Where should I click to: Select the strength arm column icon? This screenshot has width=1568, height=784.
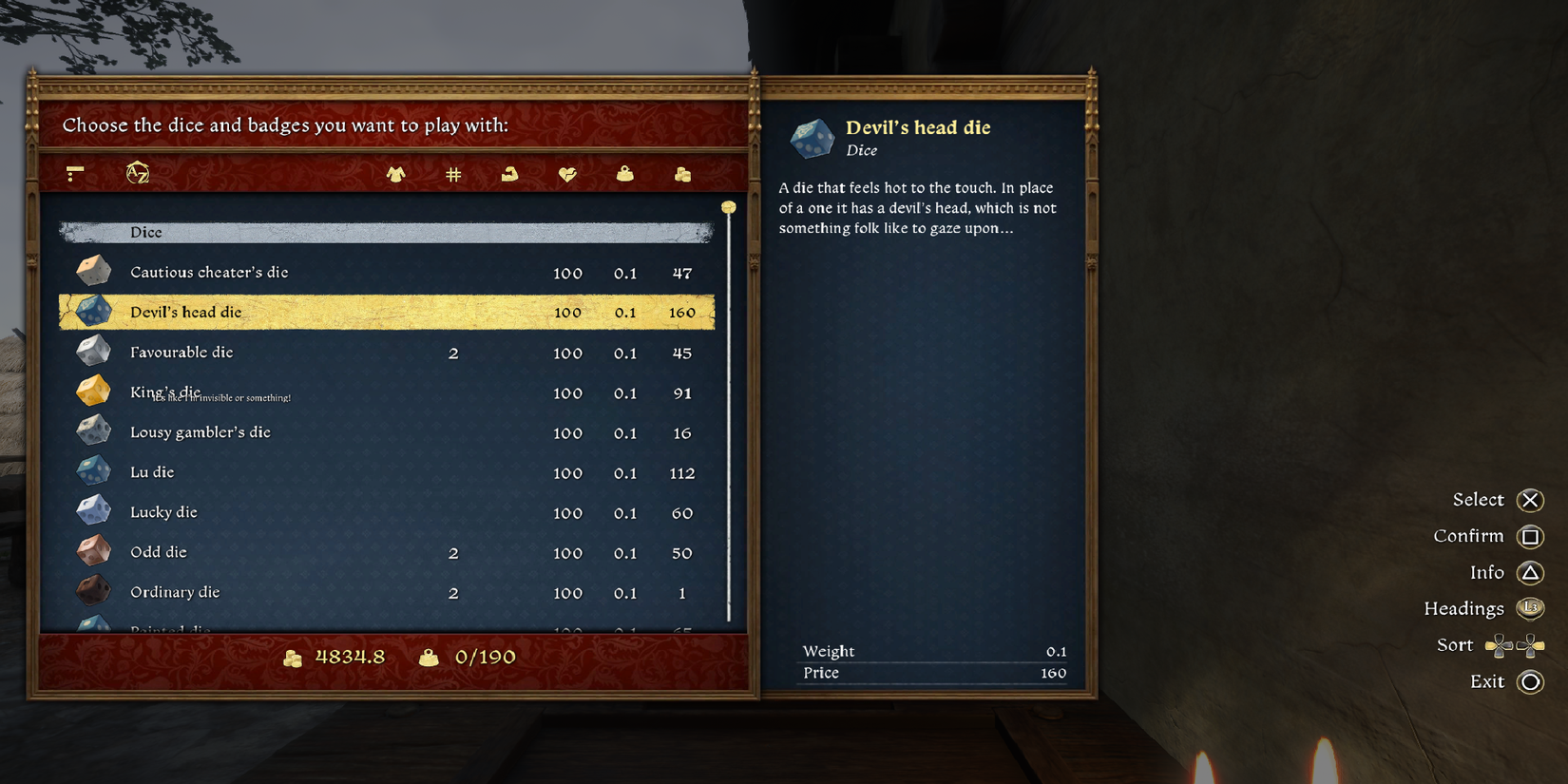click(510, 174)
